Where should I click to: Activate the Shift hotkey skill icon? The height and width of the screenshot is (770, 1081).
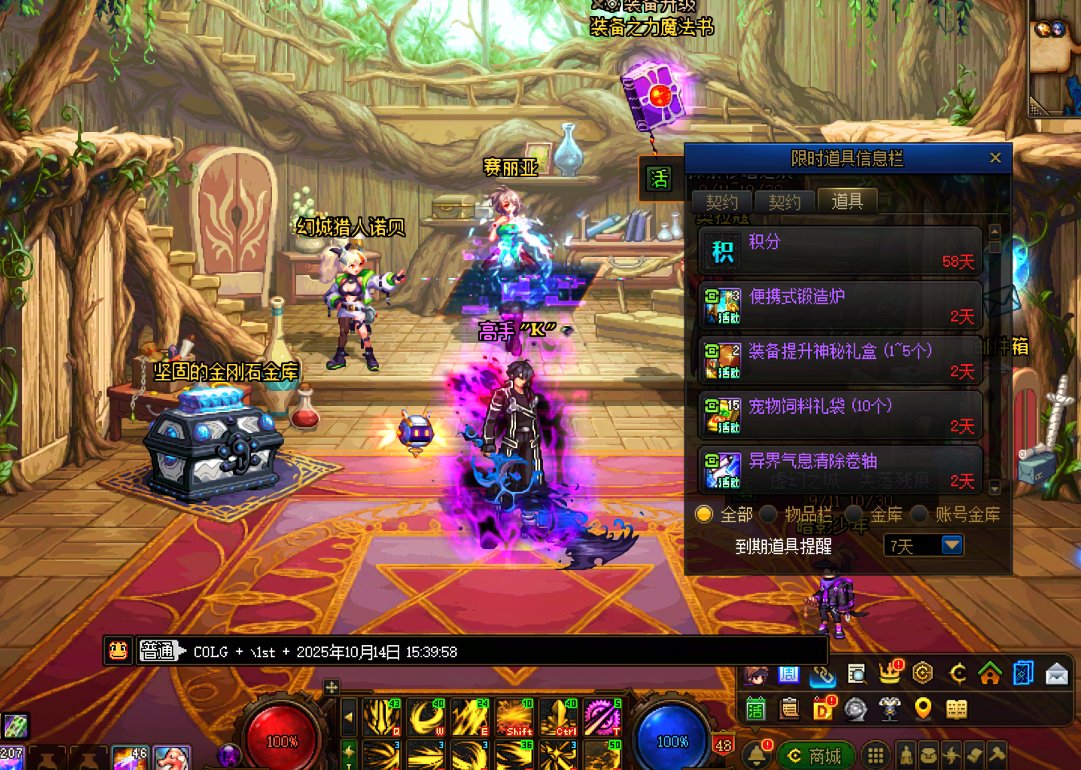[x=514, y=718]
